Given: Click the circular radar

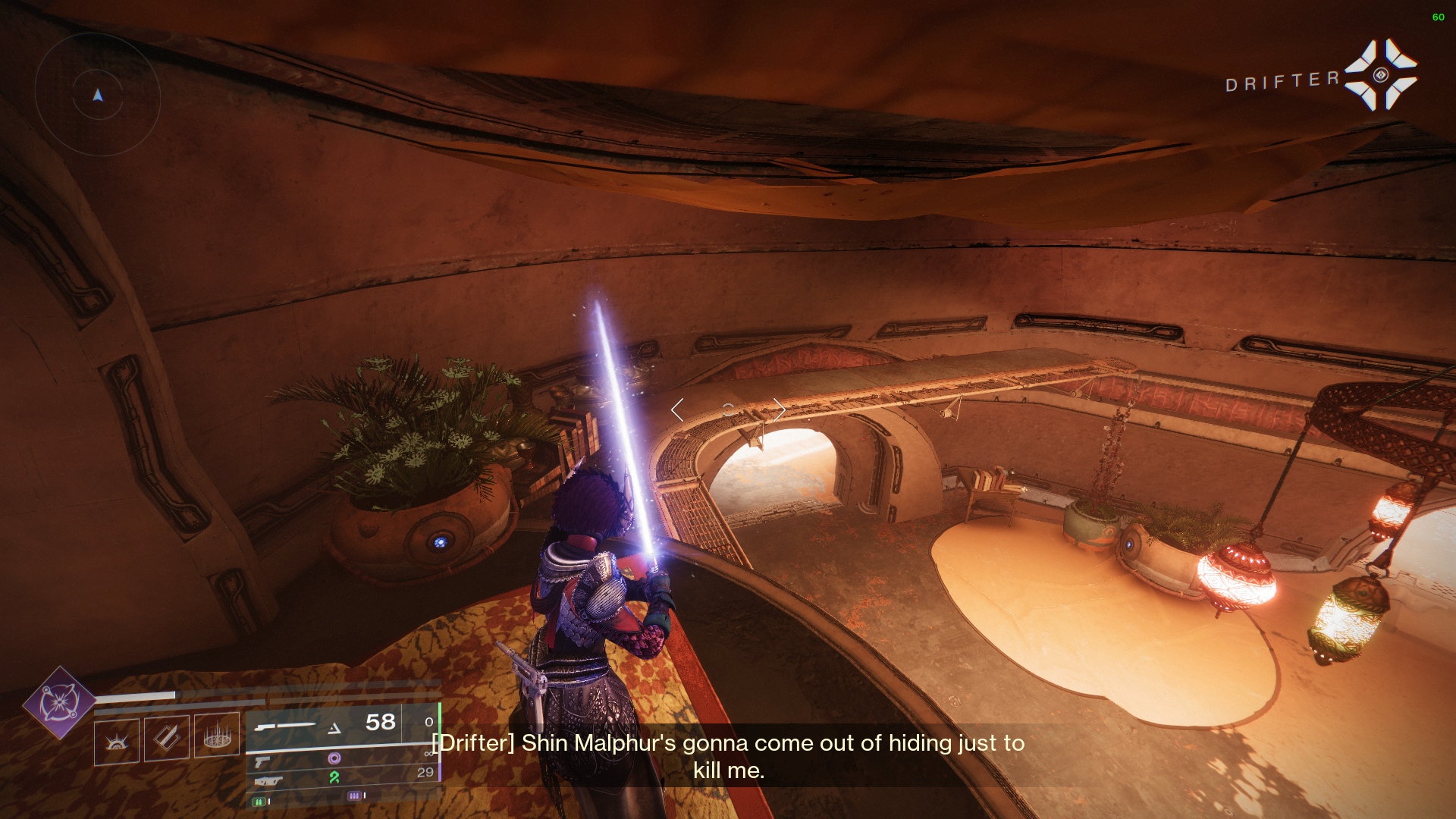Looking at the screenshot, I should (97, 95).
